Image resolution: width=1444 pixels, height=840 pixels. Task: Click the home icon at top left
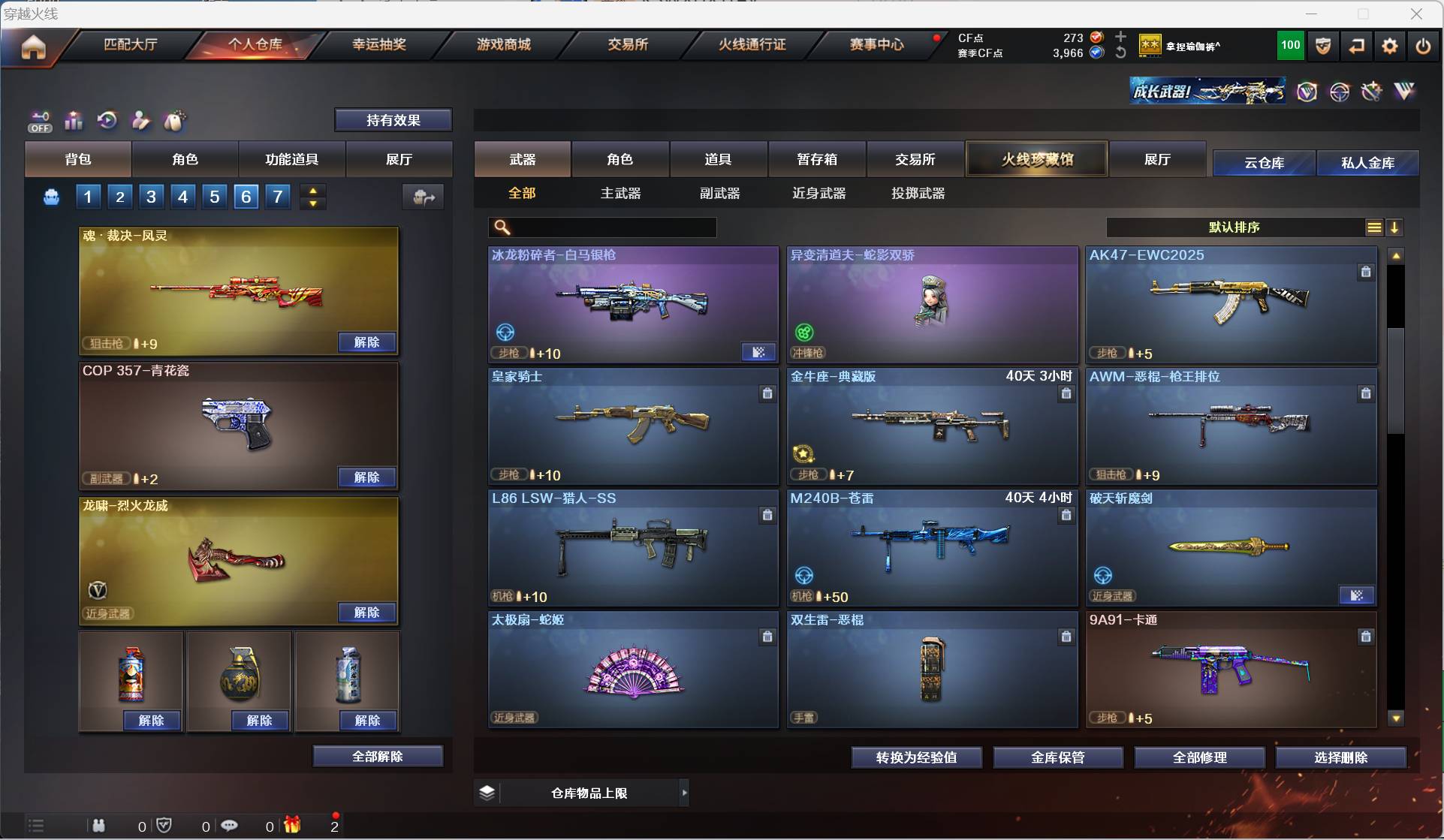coord(33,47)
